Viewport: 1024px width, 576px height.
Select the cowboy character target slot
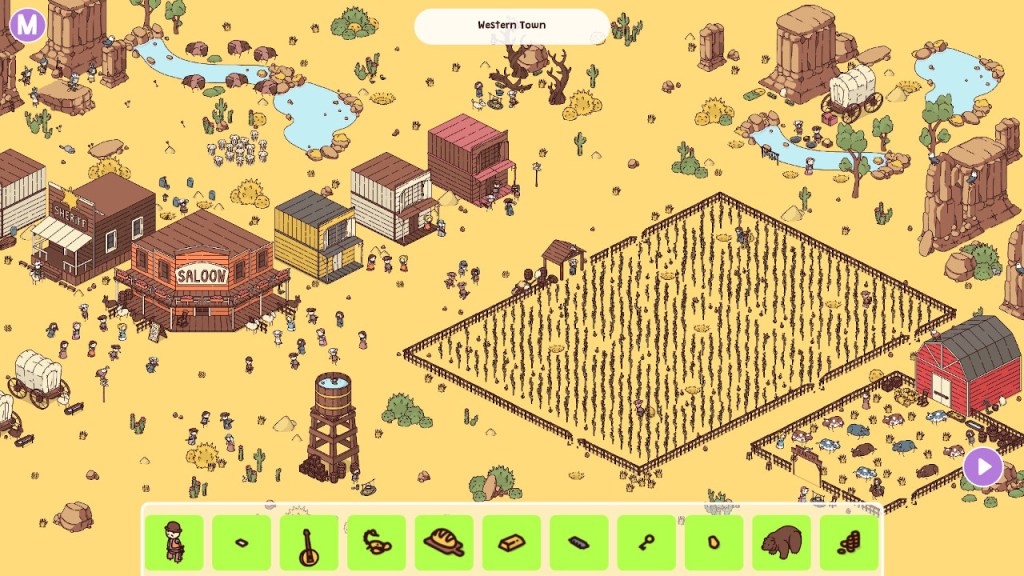pyautogui.click(x=174, y=543)
